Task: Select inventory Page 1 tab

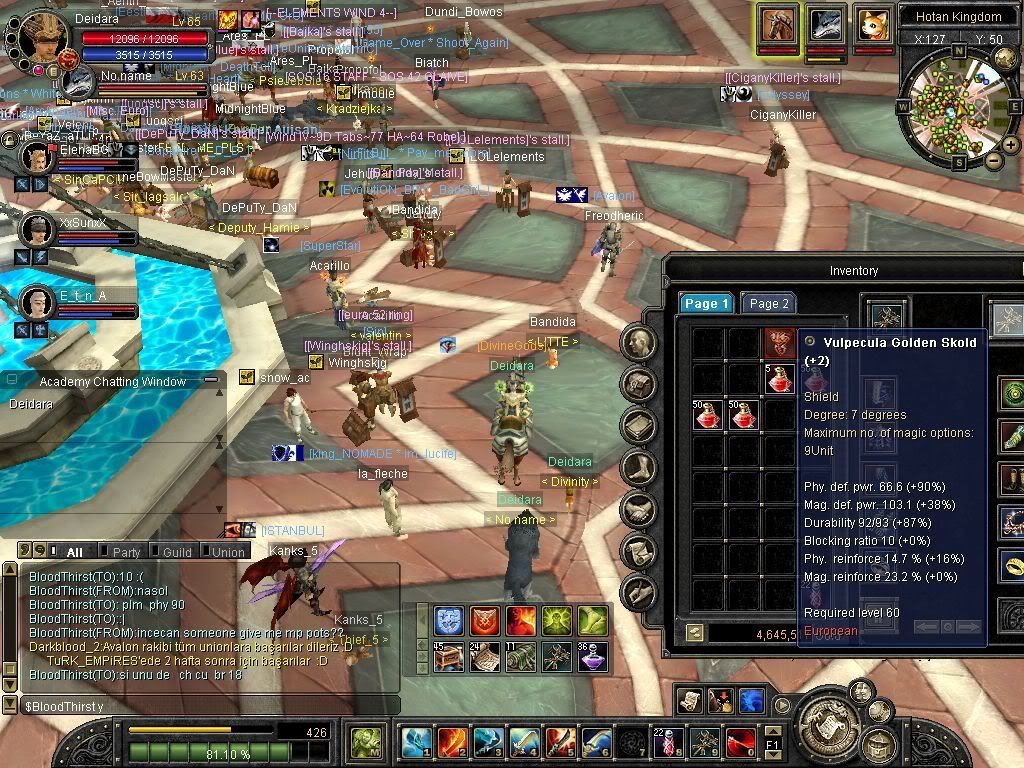Action: [x=707, y=304]
